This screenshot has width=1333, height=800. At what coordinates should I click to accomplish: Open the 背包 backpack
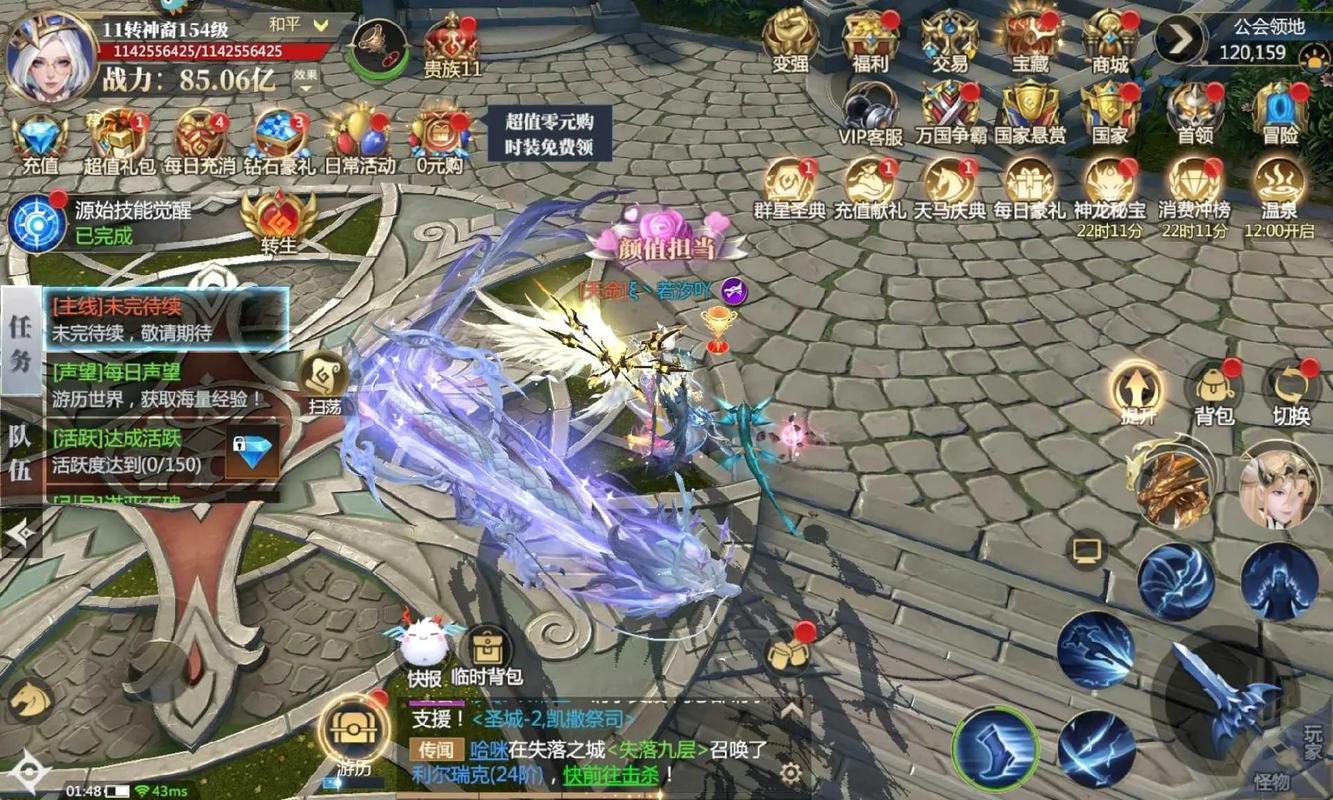pyautogui.click(x=1213, y=388)
